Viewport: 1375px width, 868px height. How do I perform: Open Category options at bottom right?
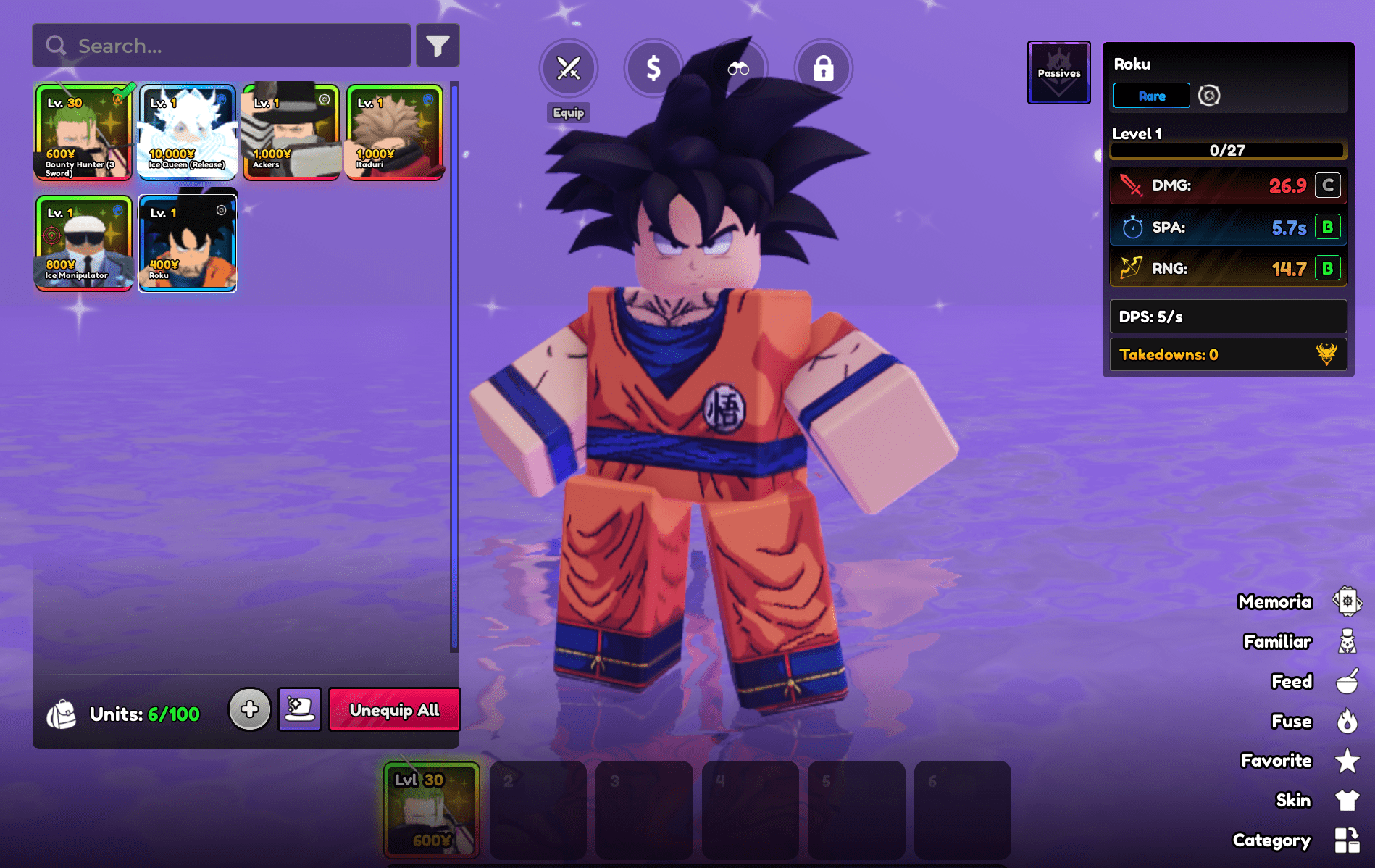1347,840
